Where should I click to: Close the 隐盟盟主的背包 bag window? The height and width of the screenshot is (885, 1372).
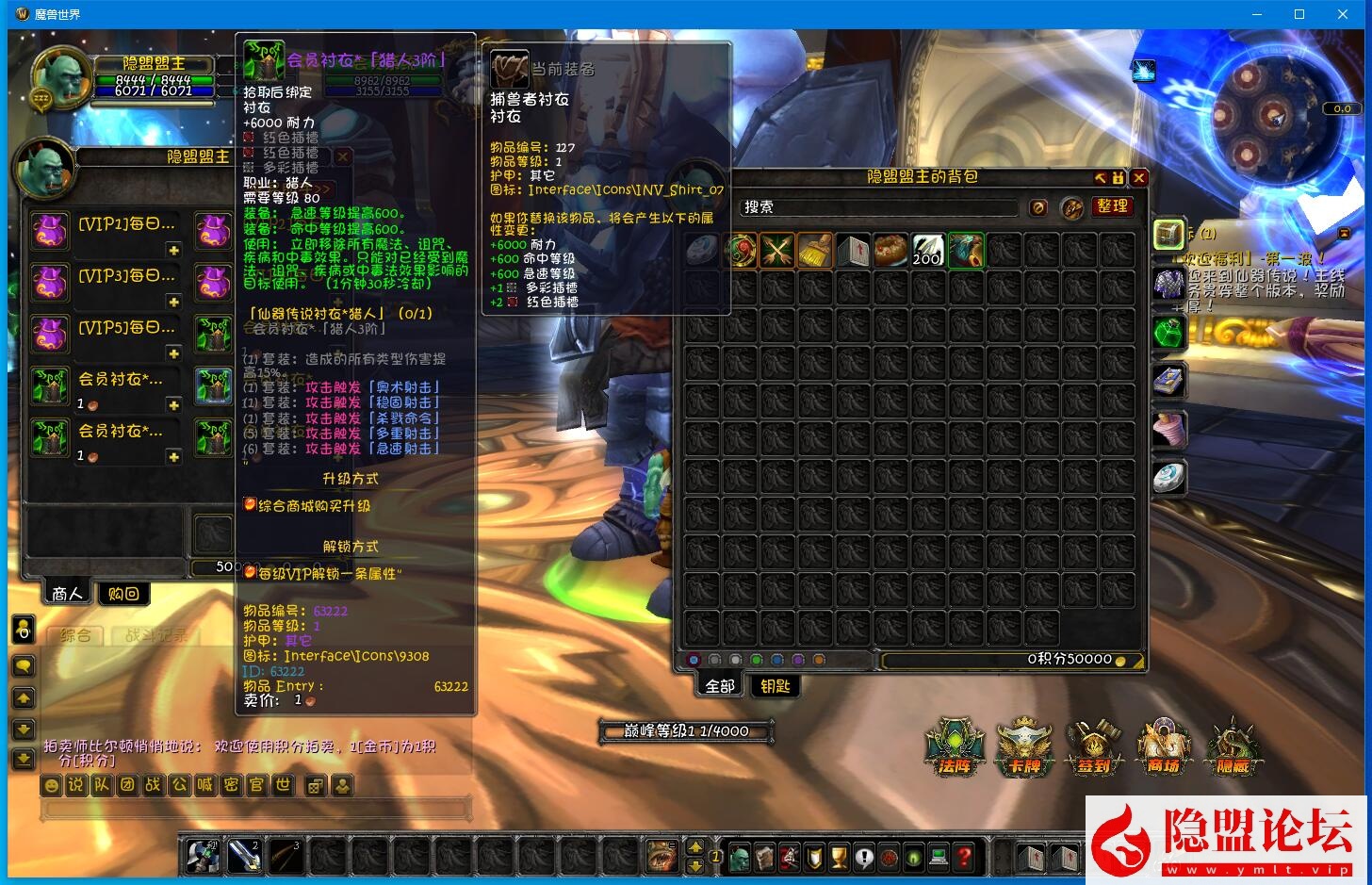pos(1139,177)
